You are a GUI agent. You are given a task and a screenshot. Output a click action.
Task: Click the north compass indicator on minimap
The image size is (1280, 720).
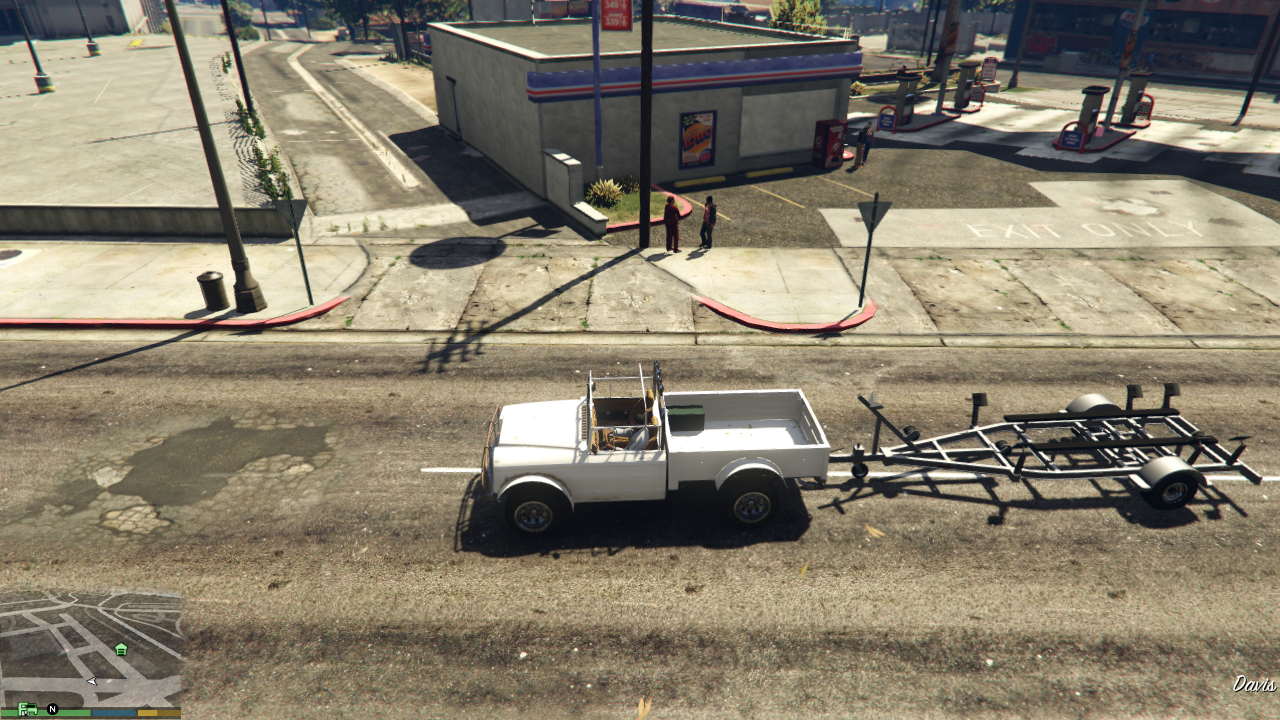53,709
